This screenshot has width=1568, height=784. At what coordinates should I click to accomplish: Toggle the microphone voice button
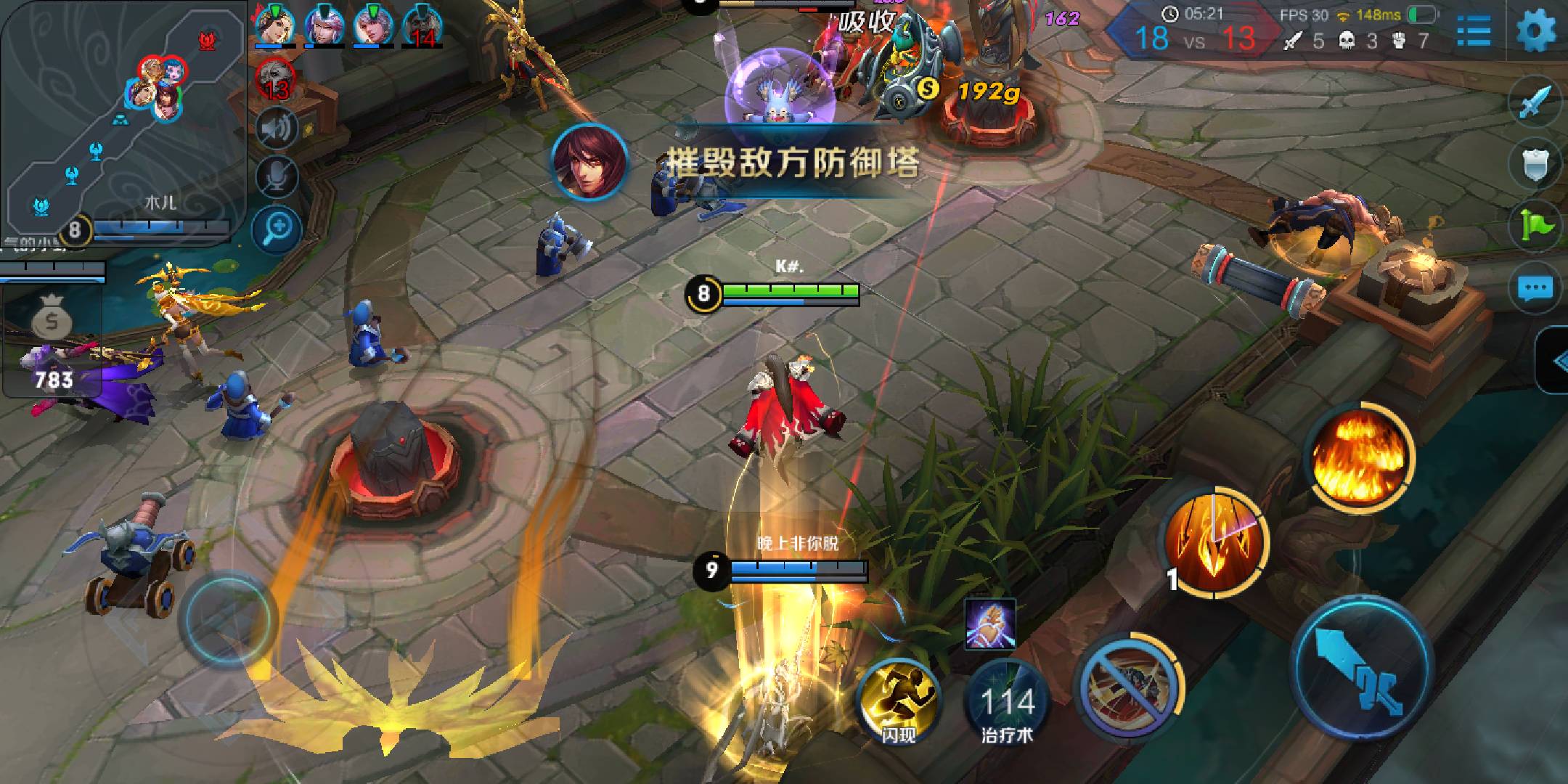coord(277,176)
